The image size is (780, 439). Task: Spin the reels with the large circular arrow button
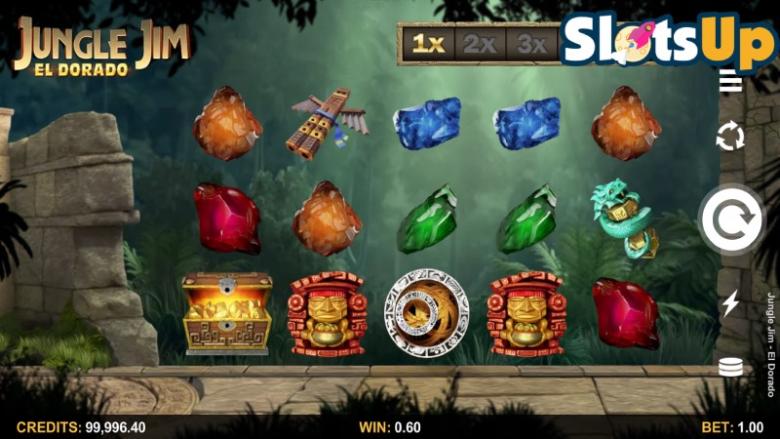pos(730,220)
